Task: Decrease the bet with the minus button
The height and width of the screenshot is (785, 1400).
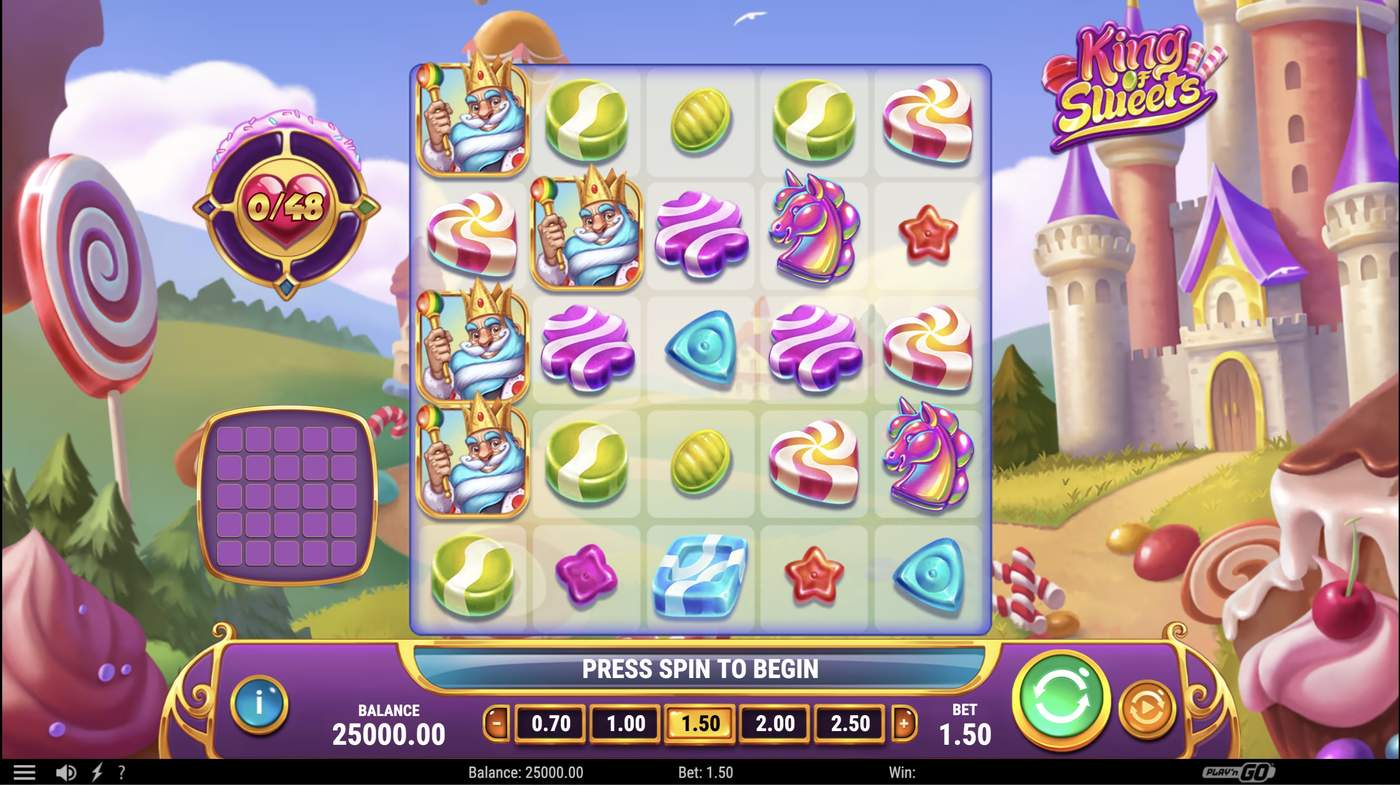Action: 497,722
